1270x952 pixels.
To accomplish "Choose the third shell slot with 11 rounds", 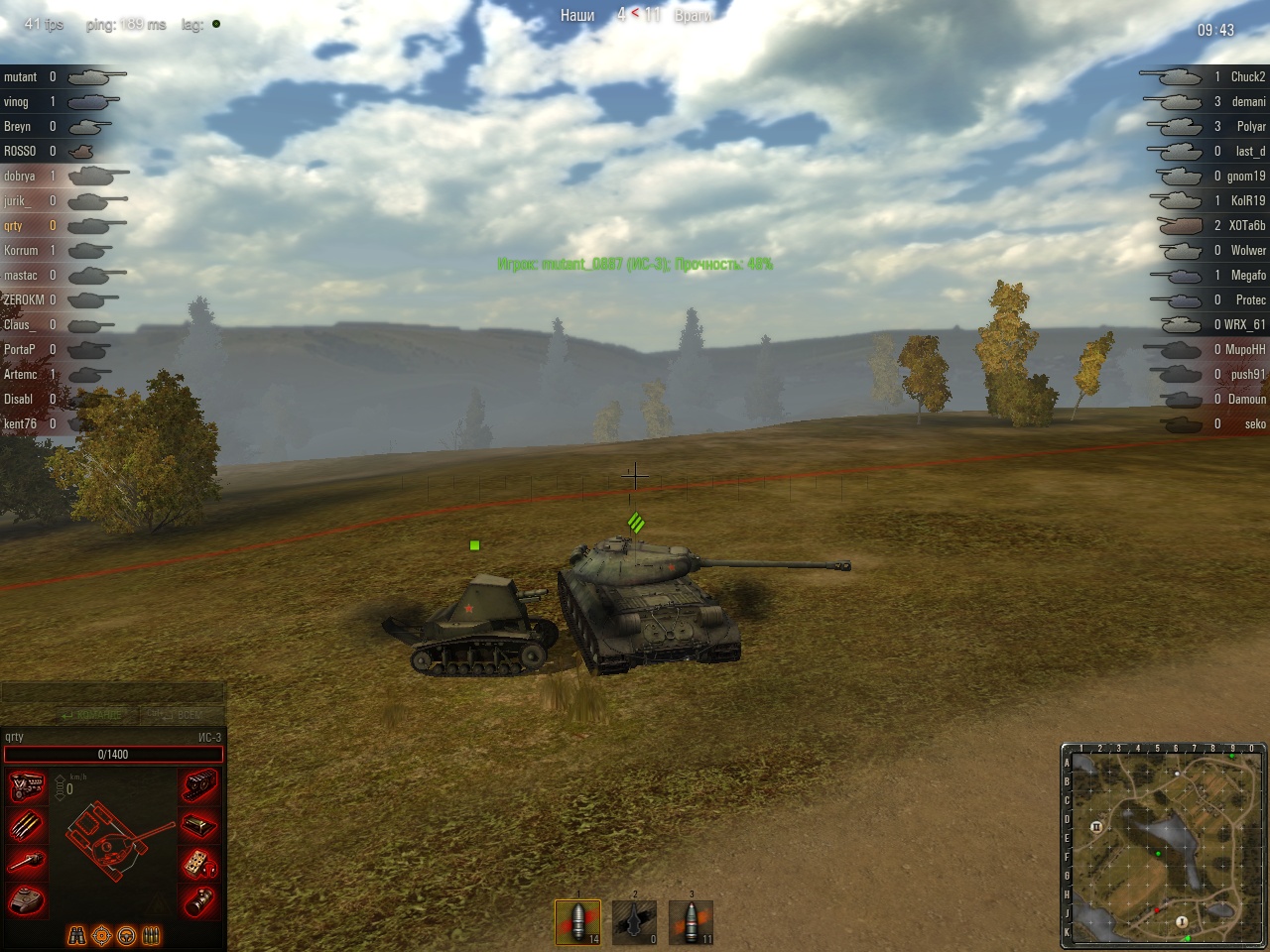I will click(691, 922).
